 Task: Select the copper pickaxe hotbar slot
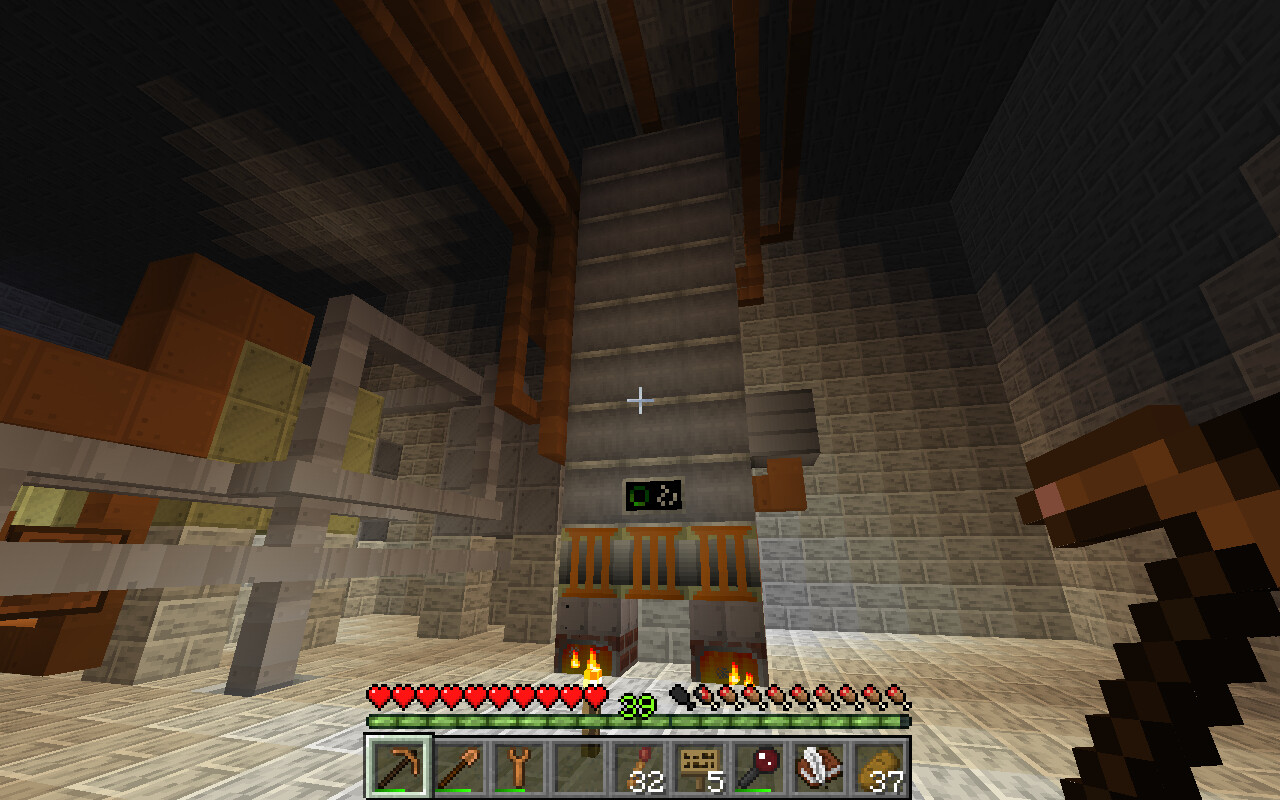399,768
